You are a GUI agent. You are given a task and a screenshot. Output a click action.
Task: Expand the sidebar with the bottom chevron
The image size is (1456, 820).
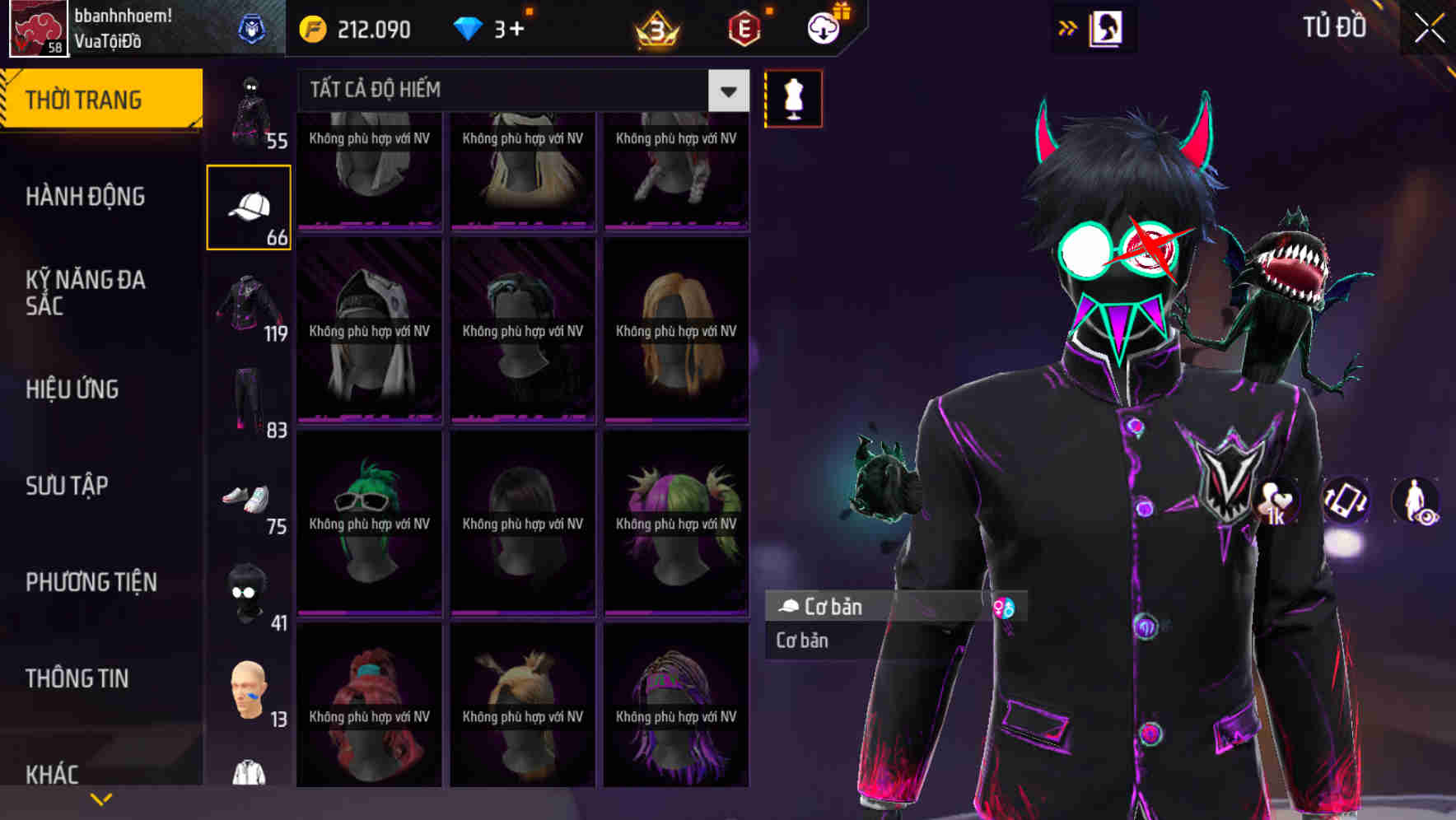100,799
